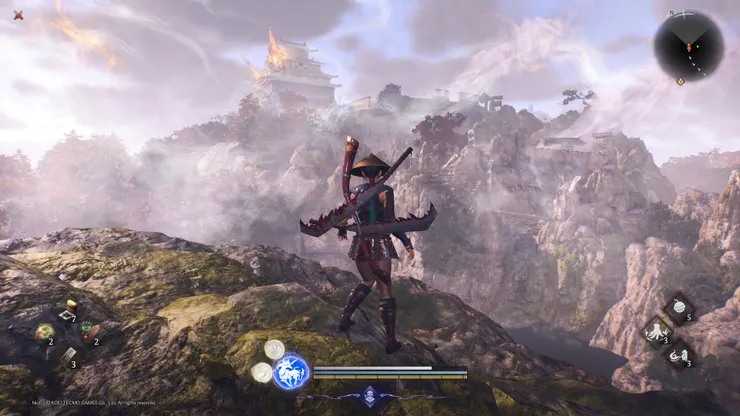Image resolution: width=740 pixels, height=416 pixels.
Task: Activate the glowing blue guardian spirit icon
Action: click(291, 371)
